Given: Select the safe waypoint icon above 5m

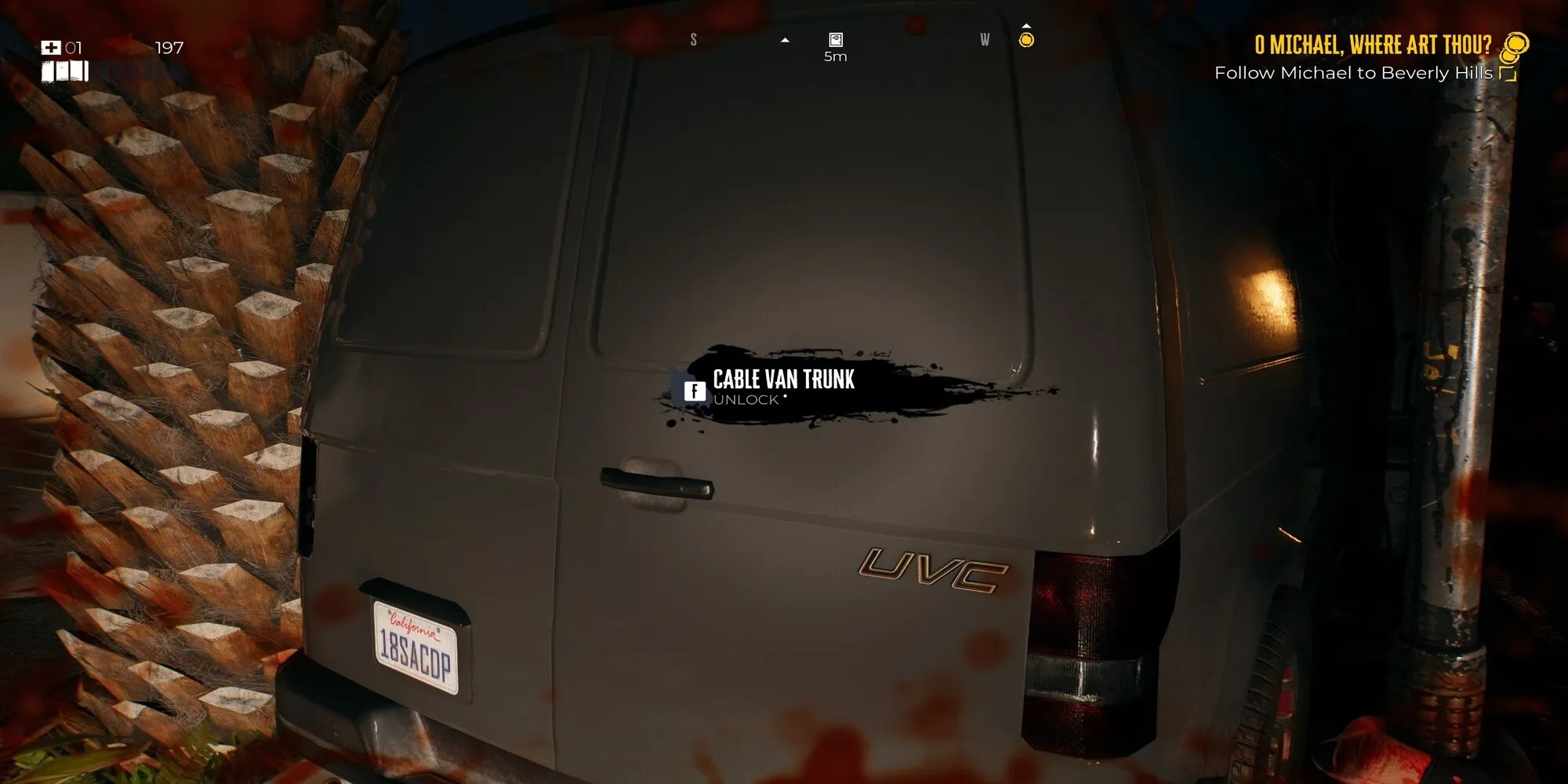Looking at the screenshot, I should pyautogui.click(x=835, y=38).
